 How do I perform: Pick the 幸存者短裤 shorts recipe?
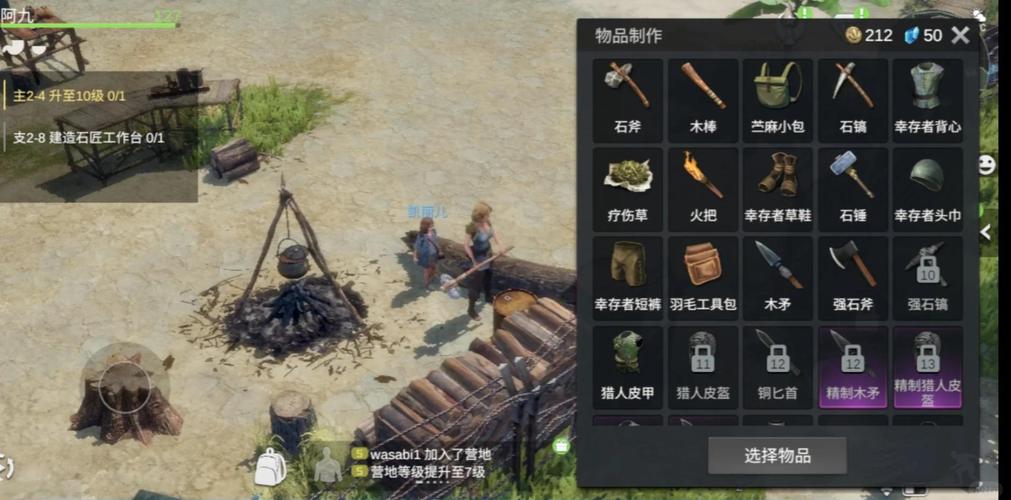628,277
